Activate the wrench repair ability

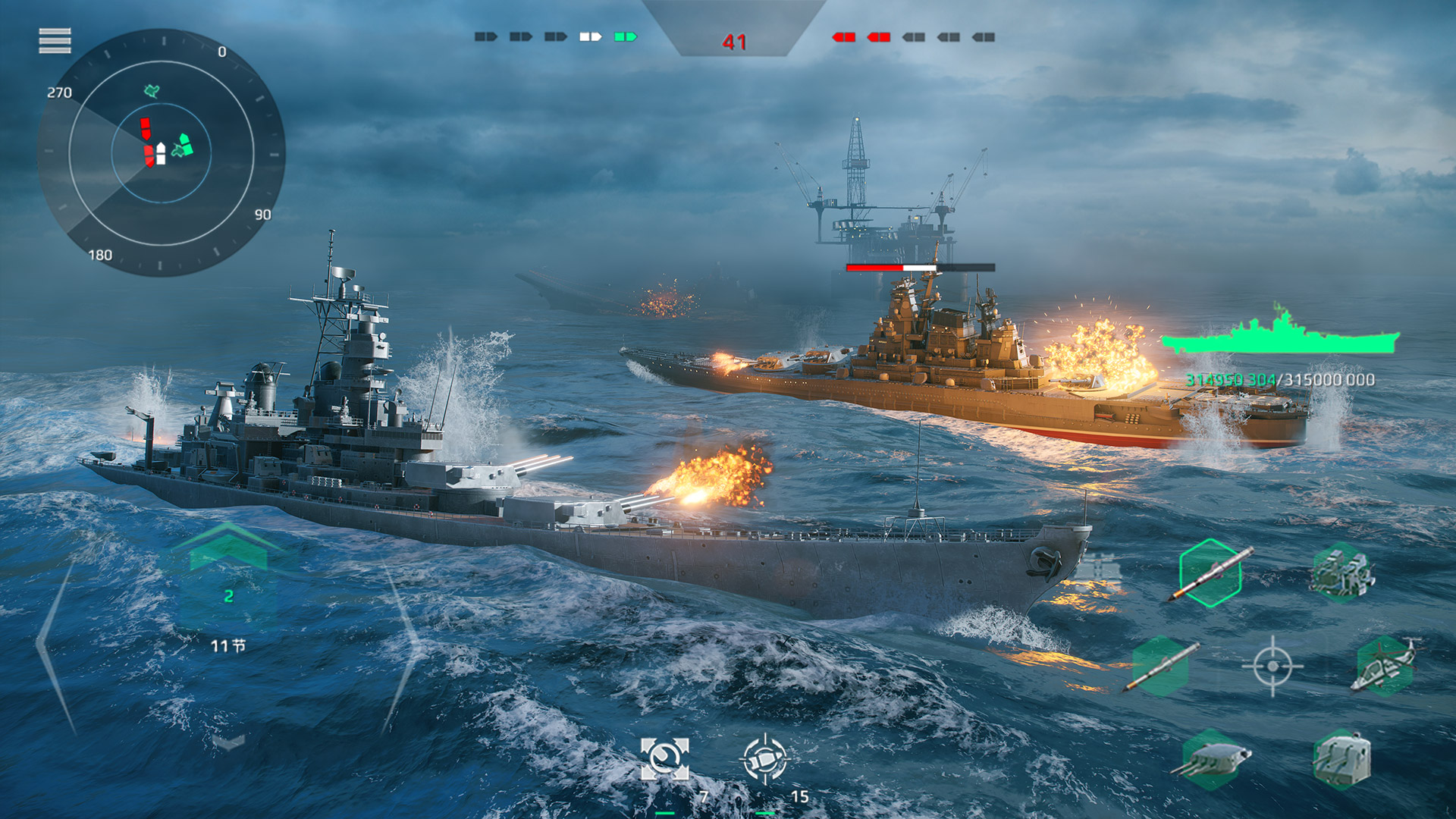(x=665, y=758)
